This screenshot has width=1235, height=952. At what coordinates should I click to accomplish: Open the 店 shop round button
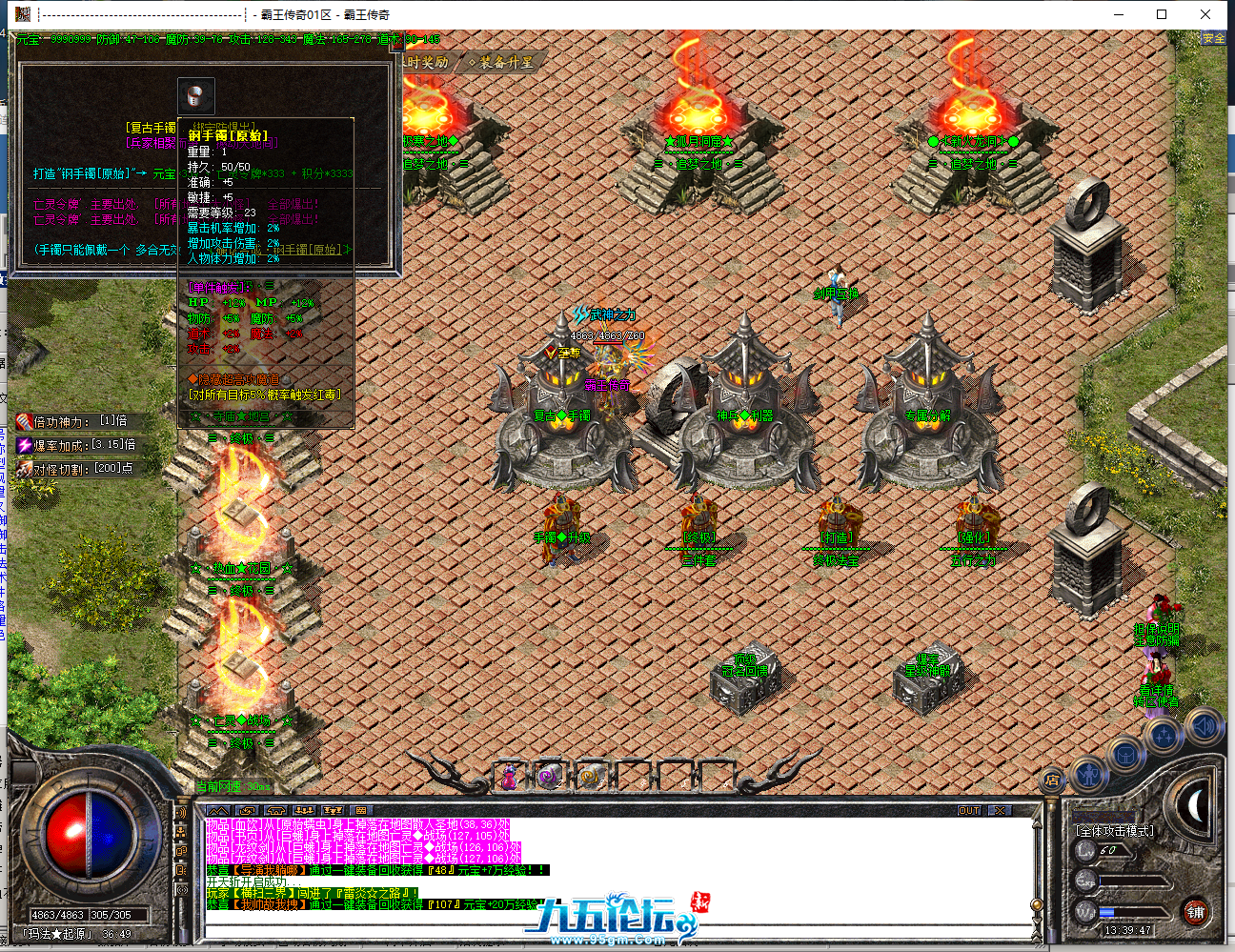click(x=1052, y=780)
